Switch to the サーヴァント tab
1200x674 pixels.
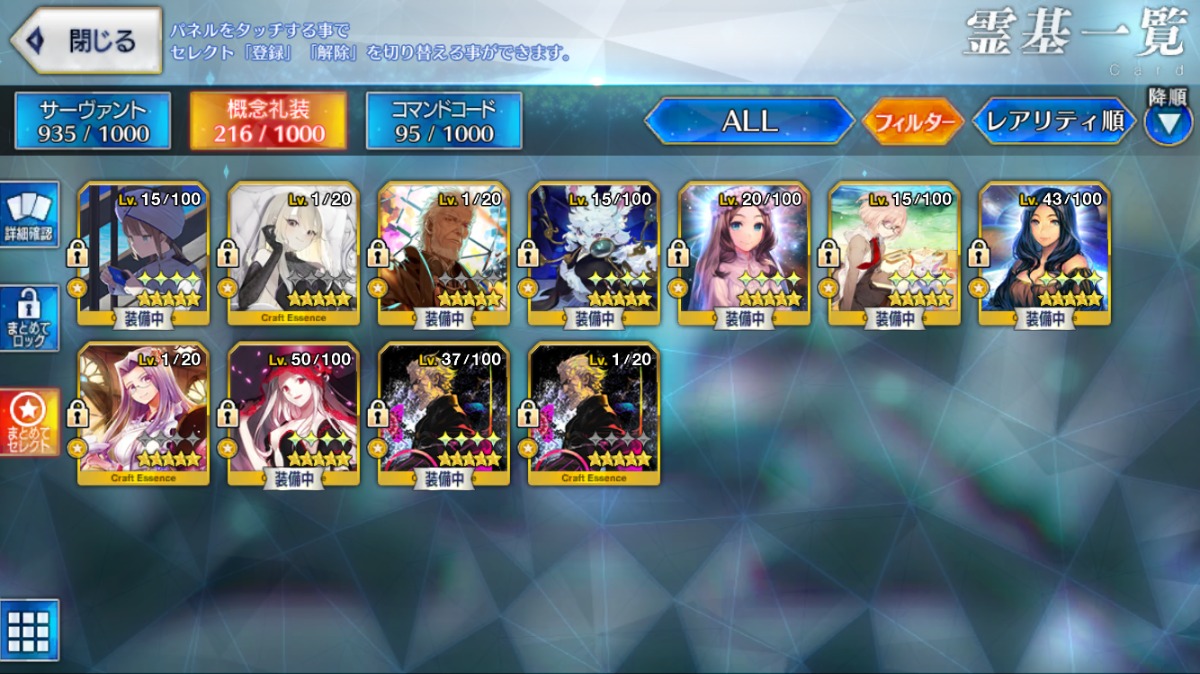(93, 121)
